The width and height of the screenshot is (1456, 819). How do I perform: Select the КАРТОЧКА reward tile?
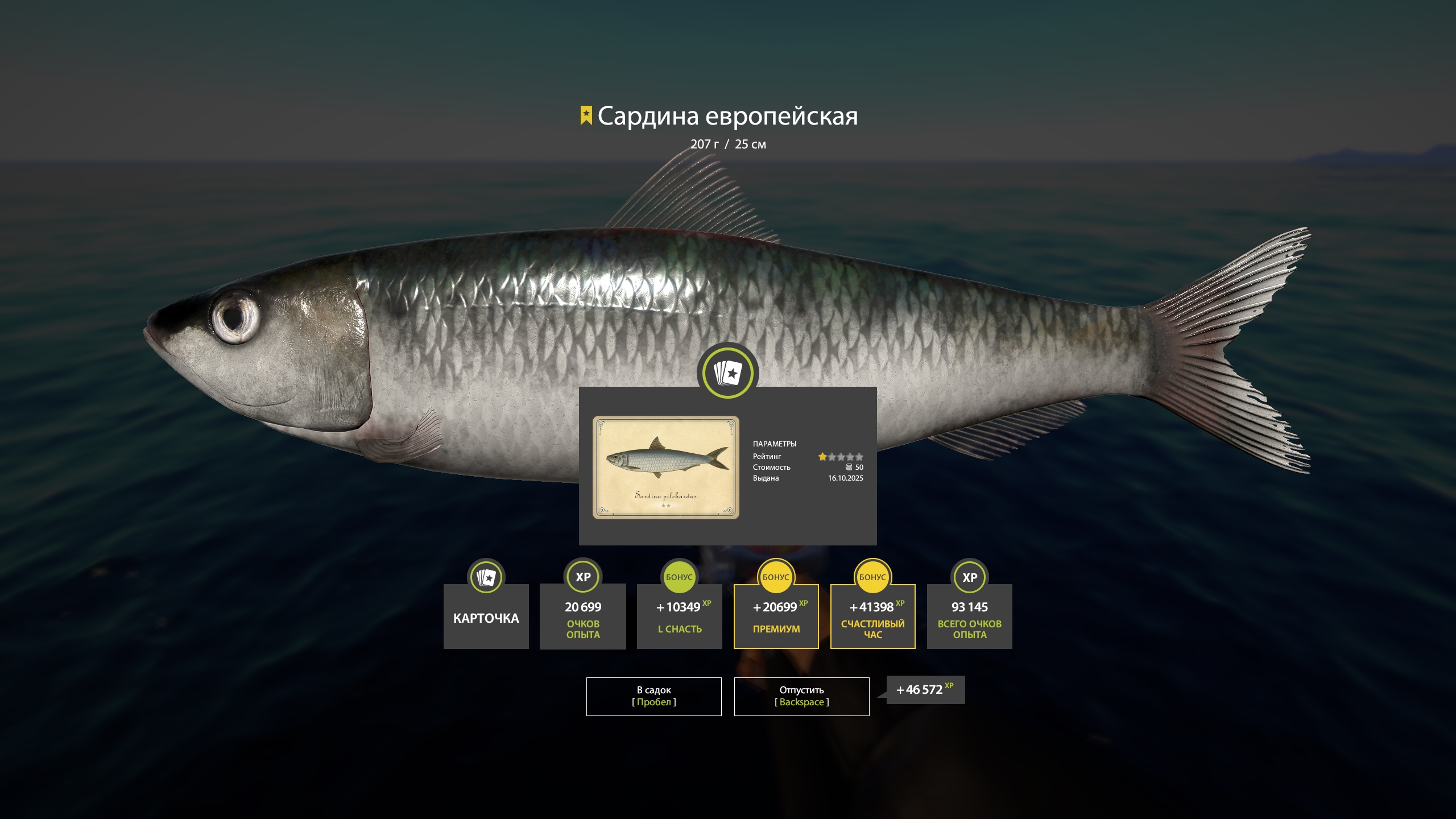click(486, 617)
